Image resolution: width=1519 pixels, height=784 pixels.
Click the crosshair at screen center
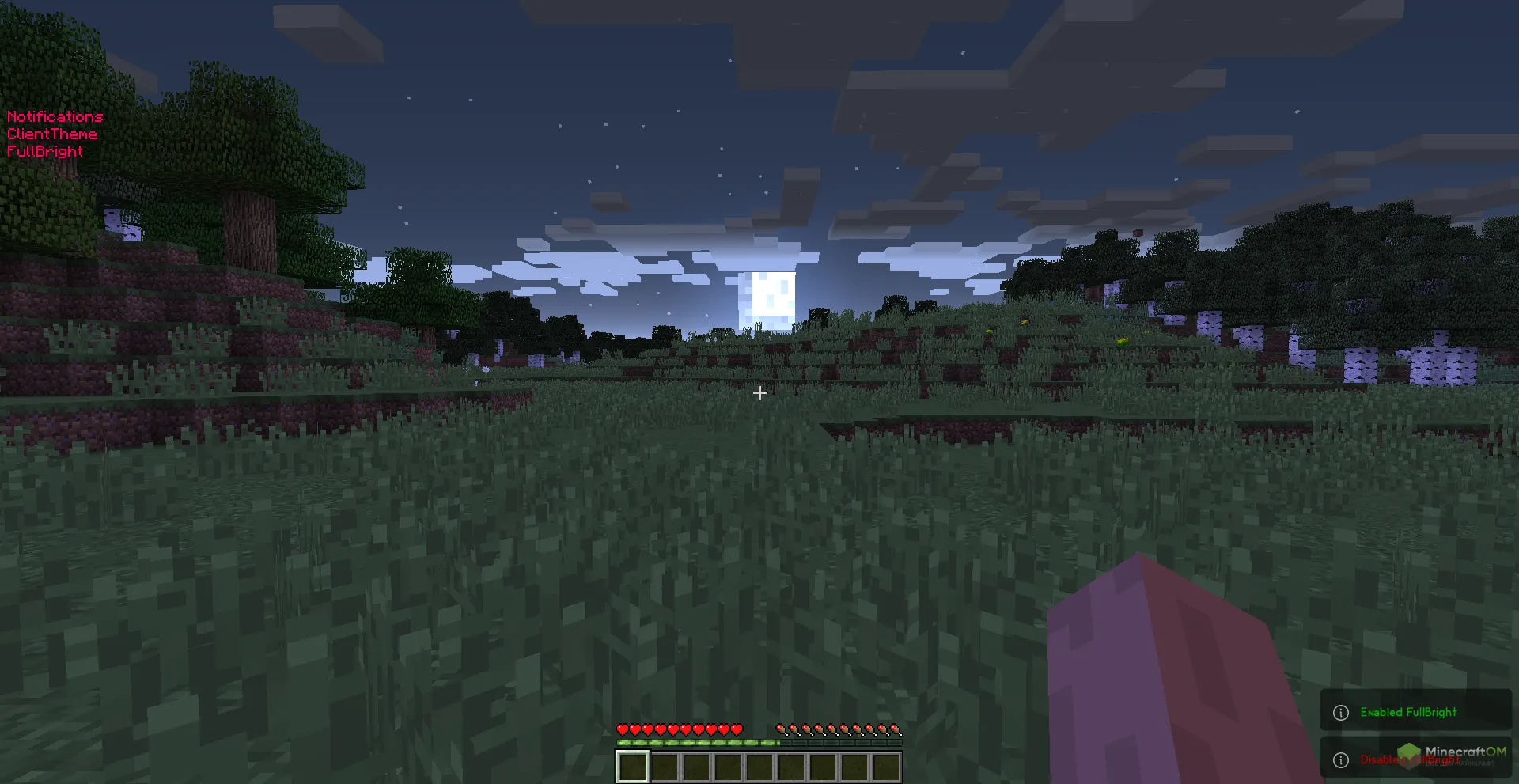759,392
